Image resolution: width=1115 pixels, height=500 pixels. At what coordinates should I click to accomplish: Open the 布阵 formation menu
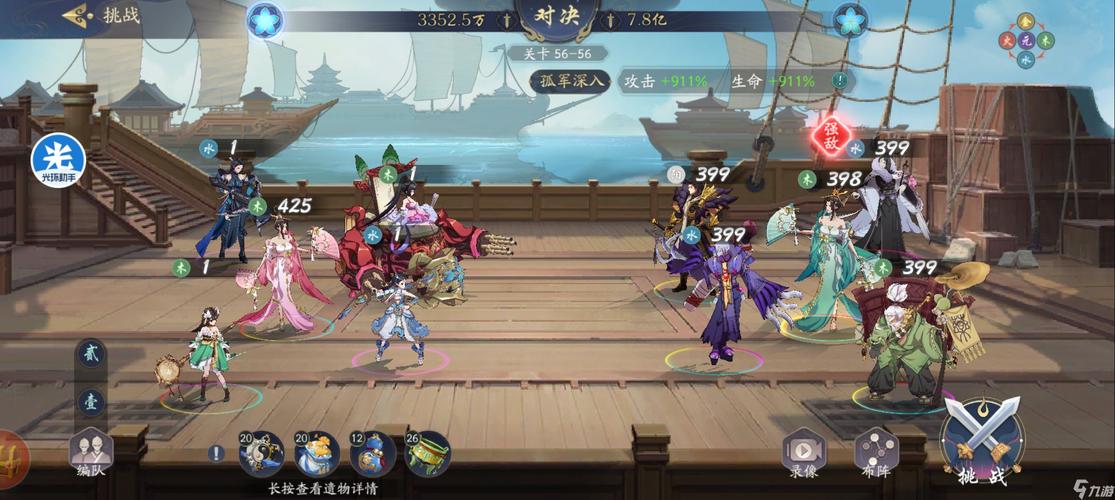(873, 456)
